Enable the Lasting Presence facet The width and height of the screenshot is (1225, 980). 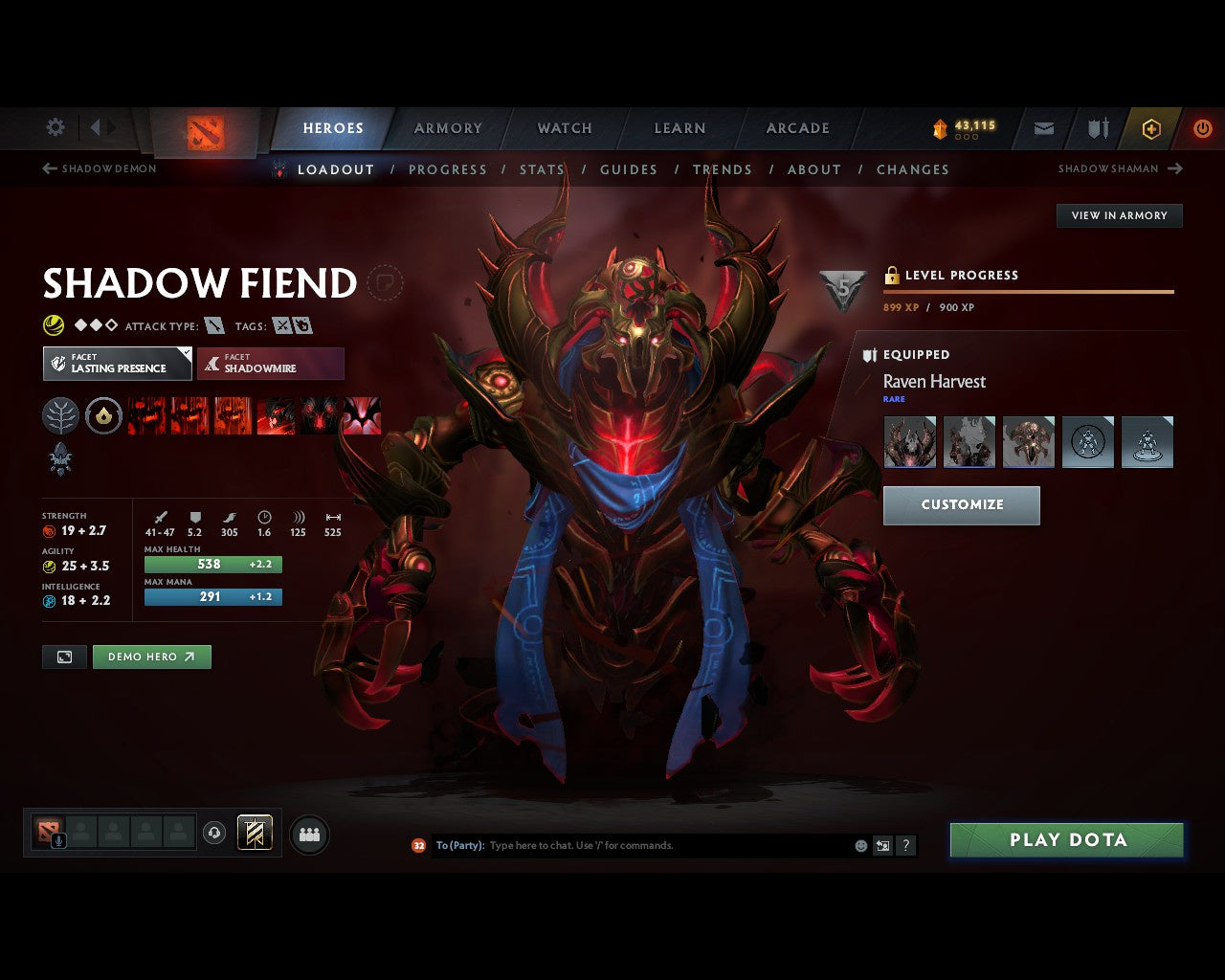117,364
